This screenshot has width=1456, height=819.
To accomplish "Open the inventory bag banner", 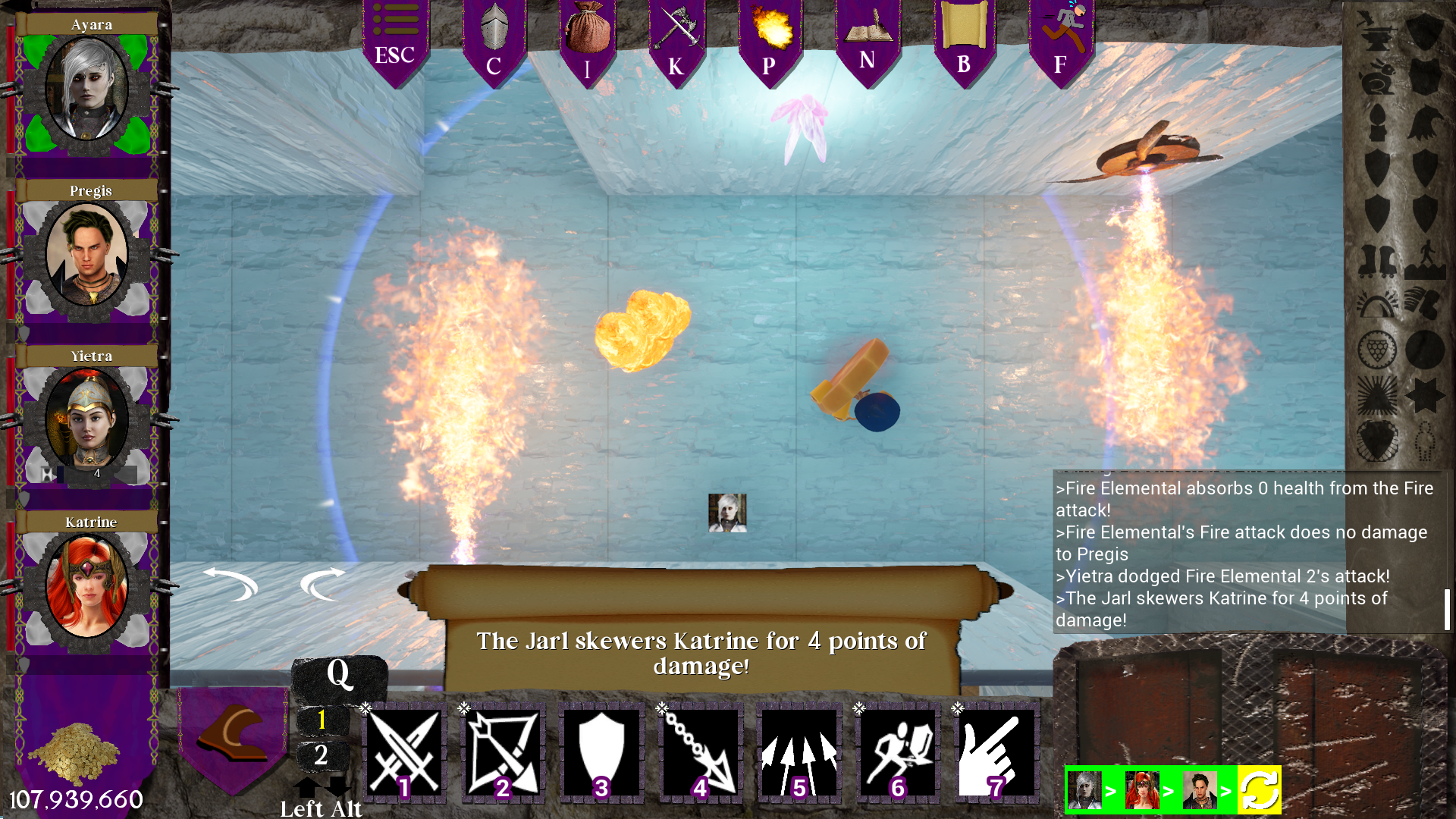I will 588,34.
